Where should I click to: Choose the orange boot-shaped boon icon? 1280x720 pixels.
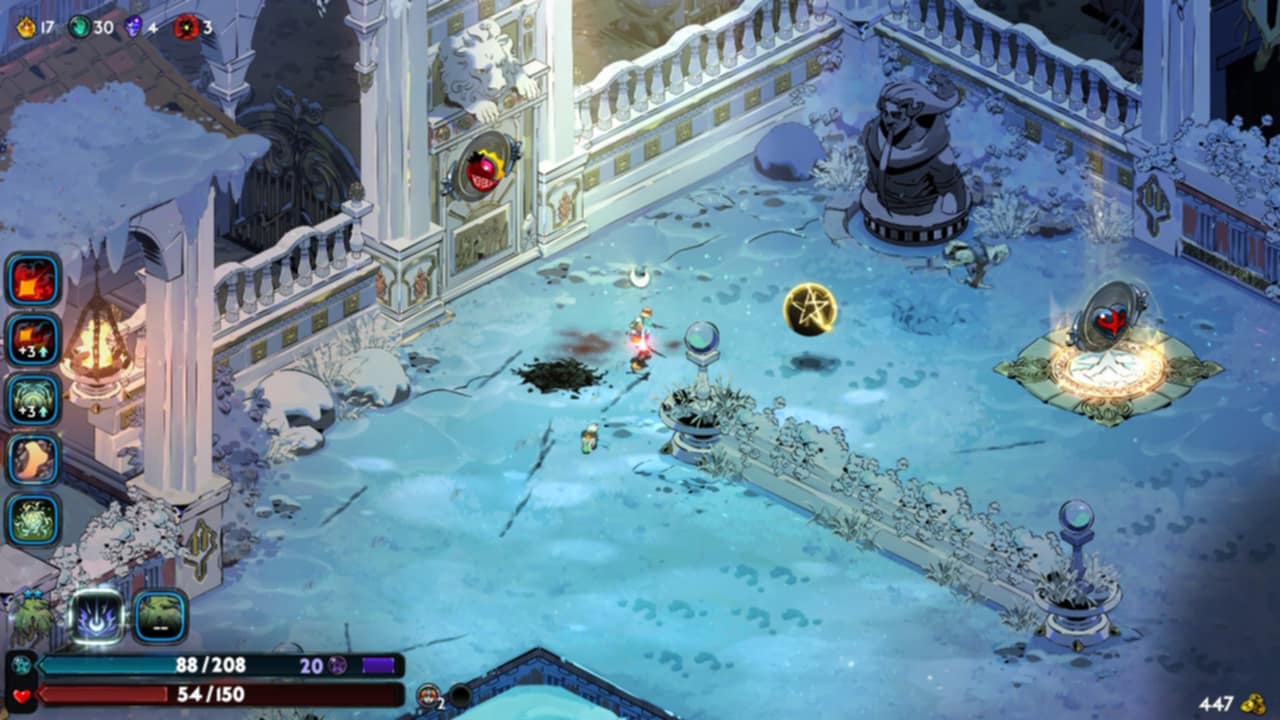[x=34, y=459]
